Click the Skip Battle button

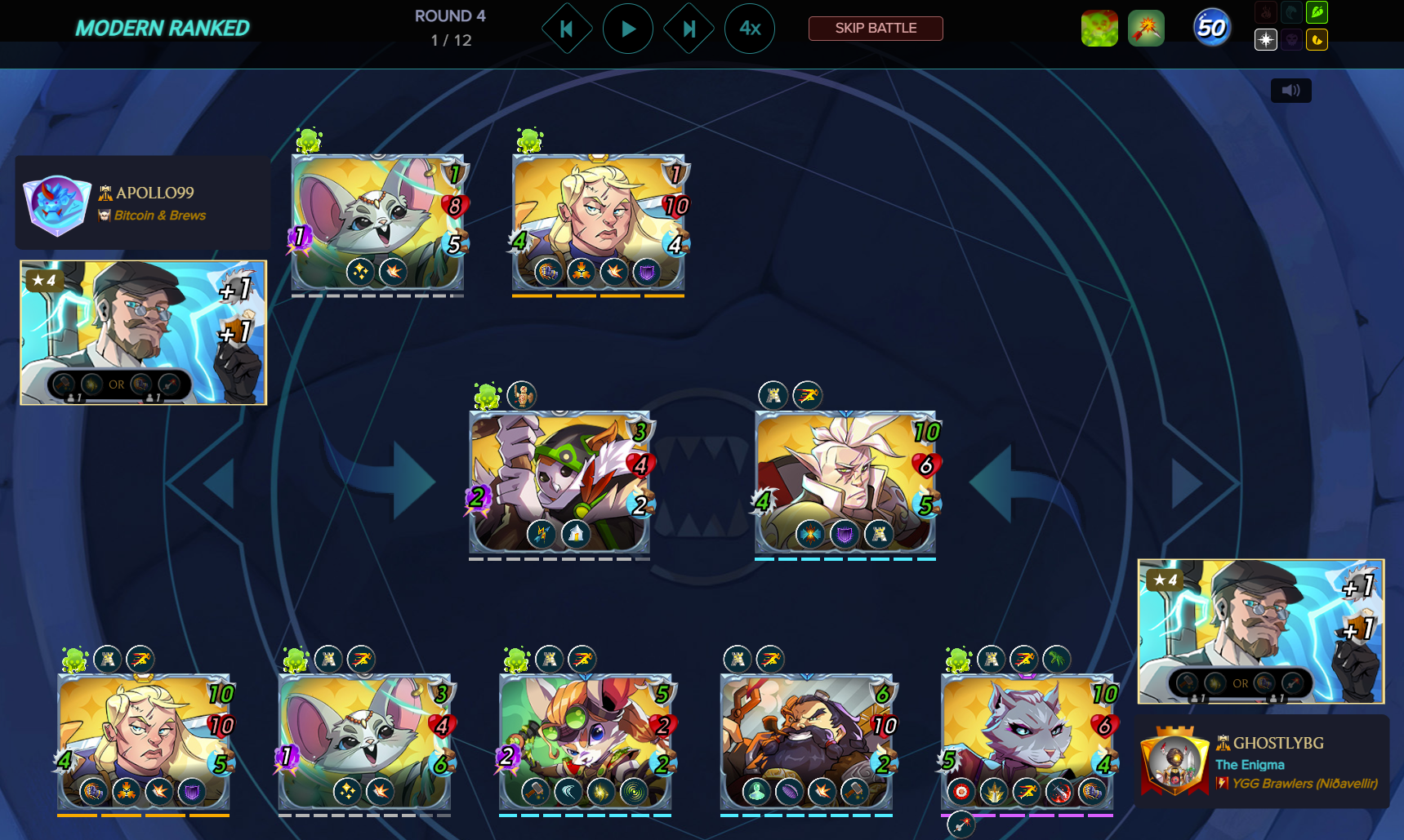pos(876,29)
